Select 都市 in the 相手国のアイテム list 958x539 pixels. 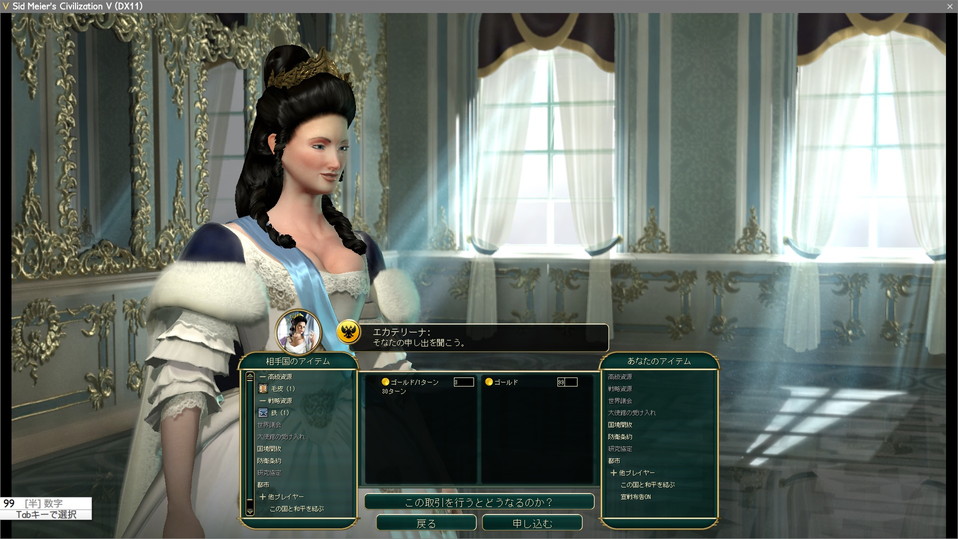tap(262, 484)
